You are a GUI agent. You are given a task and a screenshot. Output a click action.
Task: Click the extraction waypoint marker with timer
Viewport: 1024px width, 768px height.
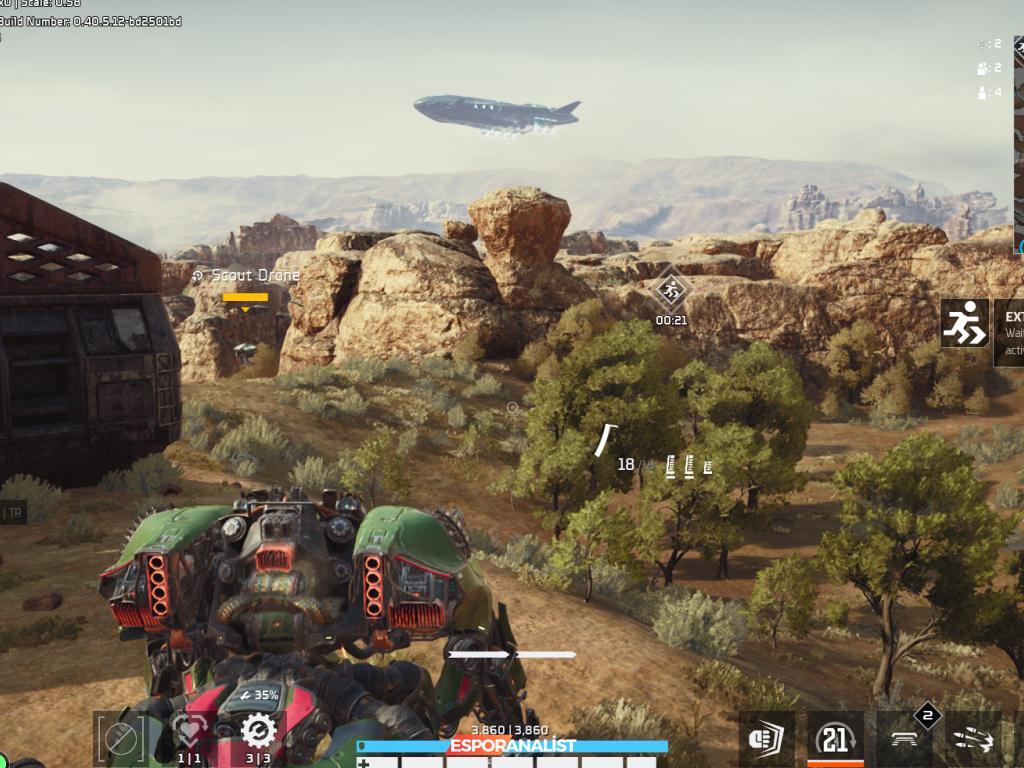click(x=671, y=292)
